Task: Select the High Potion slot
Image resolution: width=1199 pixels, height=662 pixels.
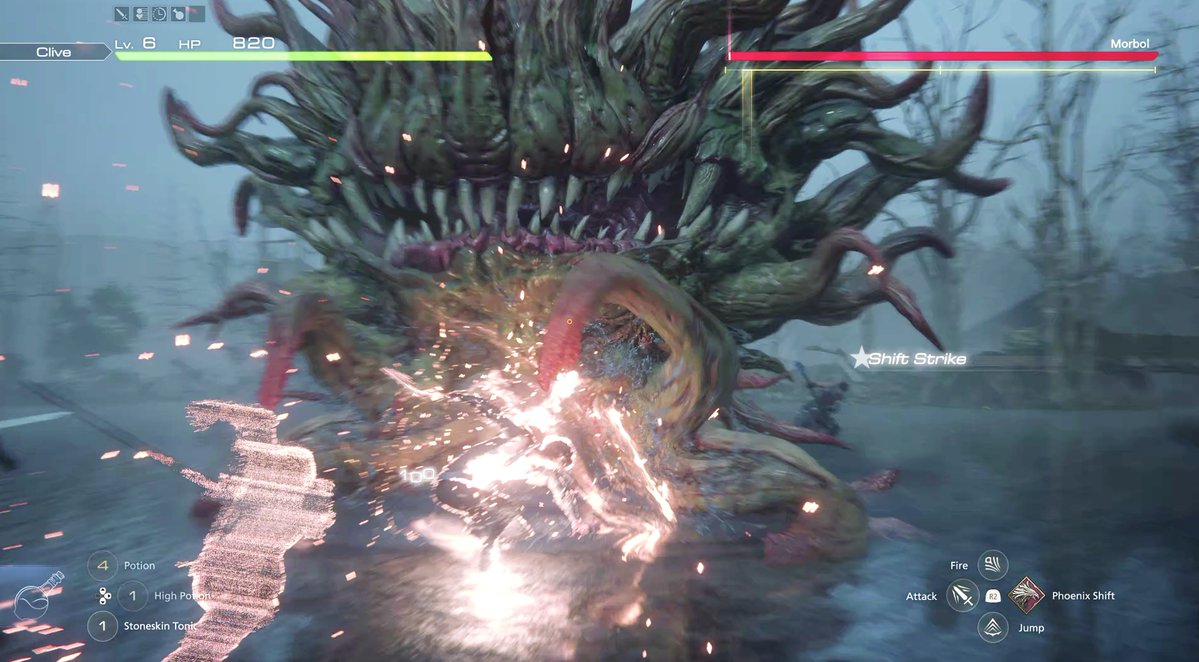Action: point(132,596)
